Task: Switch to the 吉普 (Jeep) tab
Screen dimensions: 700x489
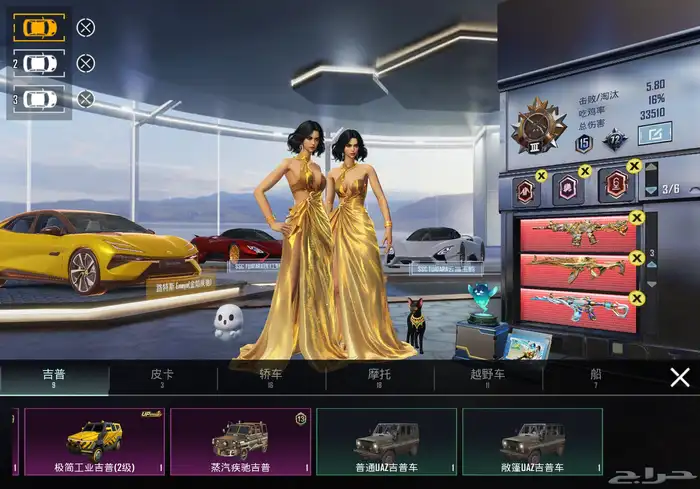Action: 54,377
